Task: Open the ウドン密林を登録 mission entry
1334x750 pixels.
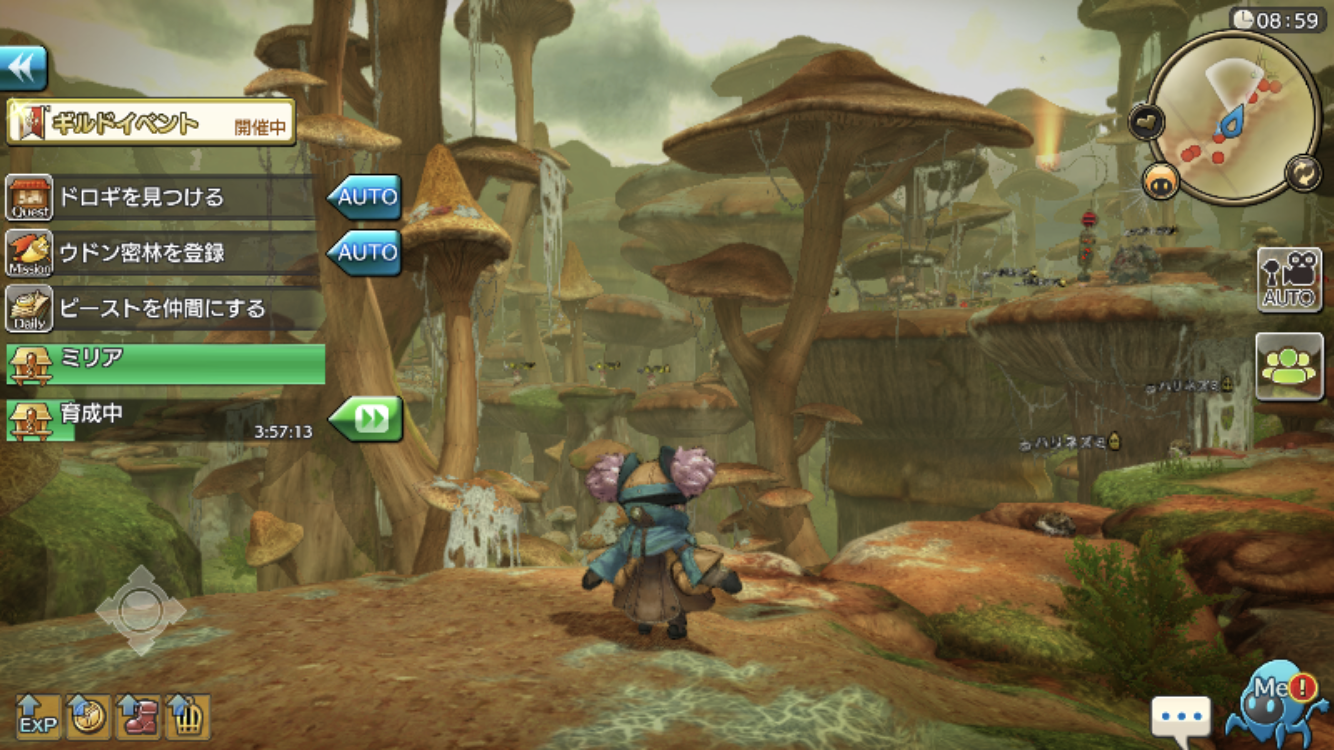Action: click(x=160, y=253)
